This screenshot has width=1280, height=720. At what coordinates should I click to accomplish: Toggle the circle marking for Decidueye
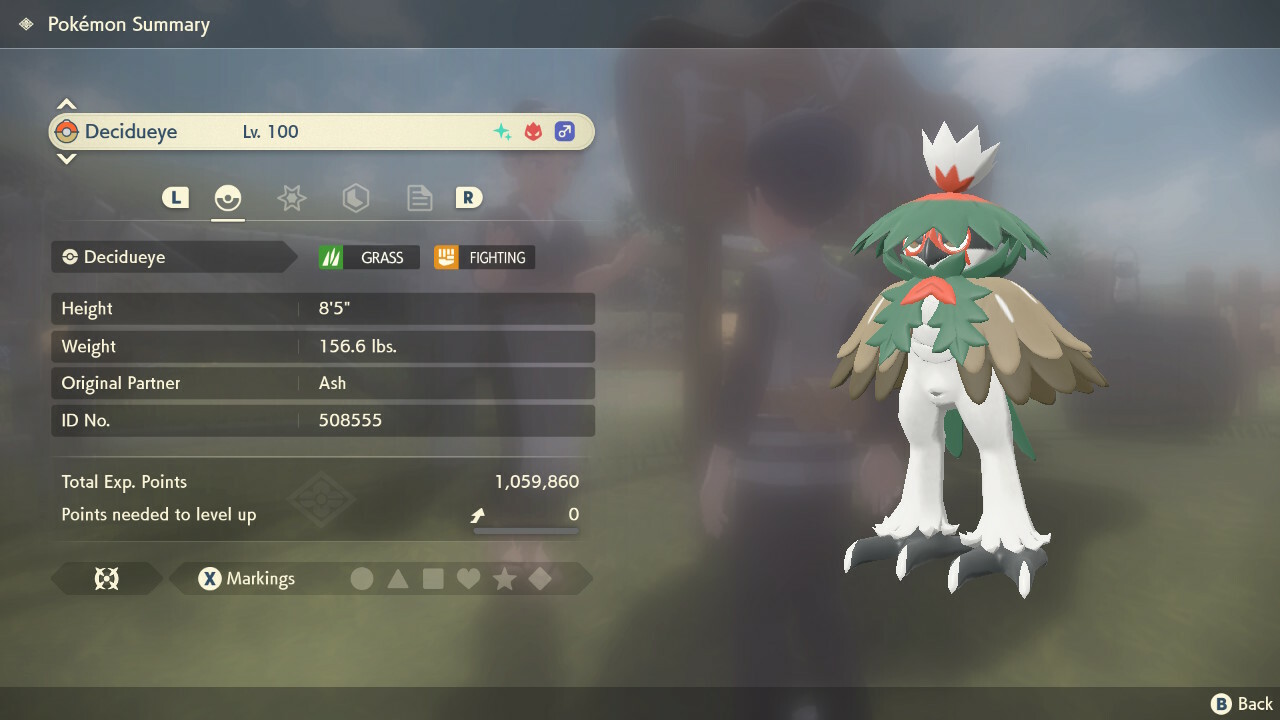click(x=362, y=578)
